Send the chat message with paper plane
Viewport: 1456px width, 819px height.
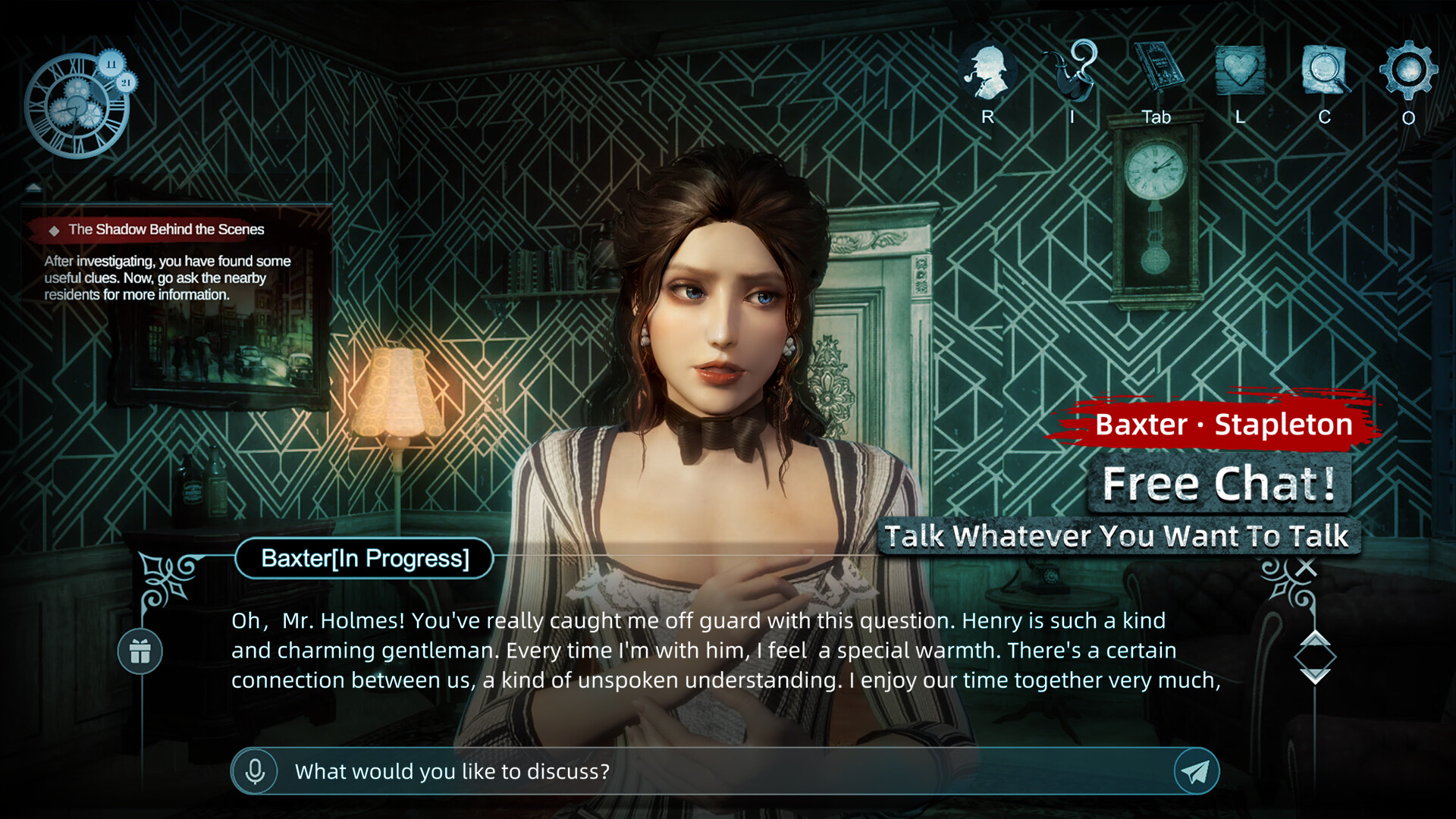coord(1196,771)
